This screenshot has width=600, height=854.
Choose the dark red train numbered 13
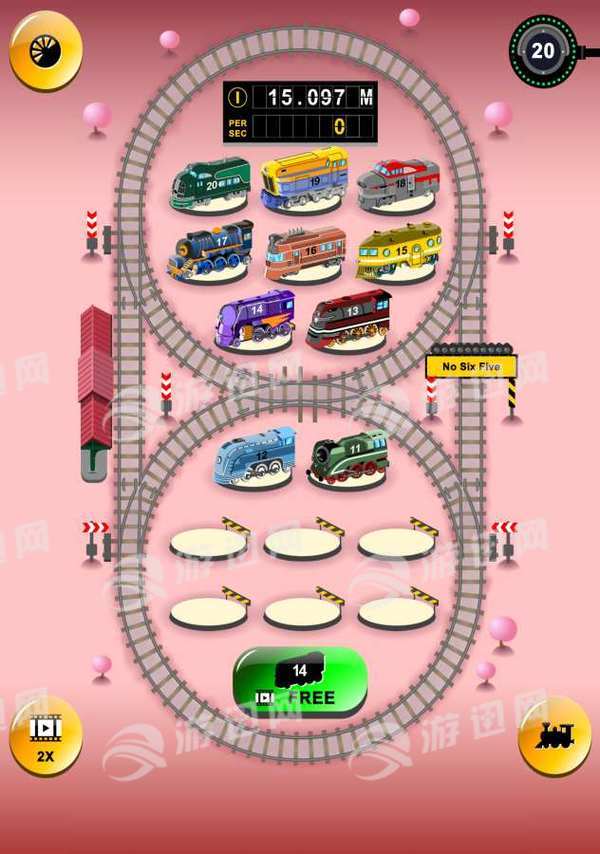[348, 318]
